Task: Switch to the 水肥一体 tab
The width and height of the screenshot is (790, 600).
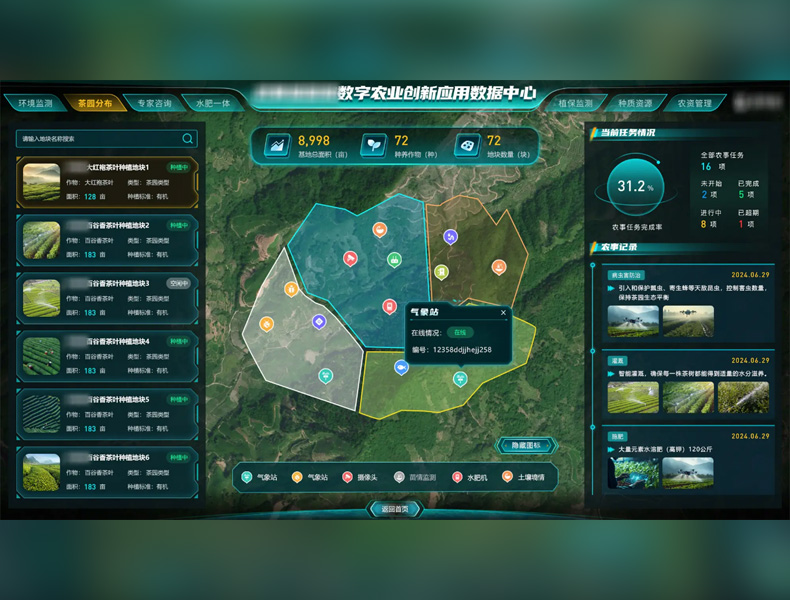Action: (x=213, y=103)
